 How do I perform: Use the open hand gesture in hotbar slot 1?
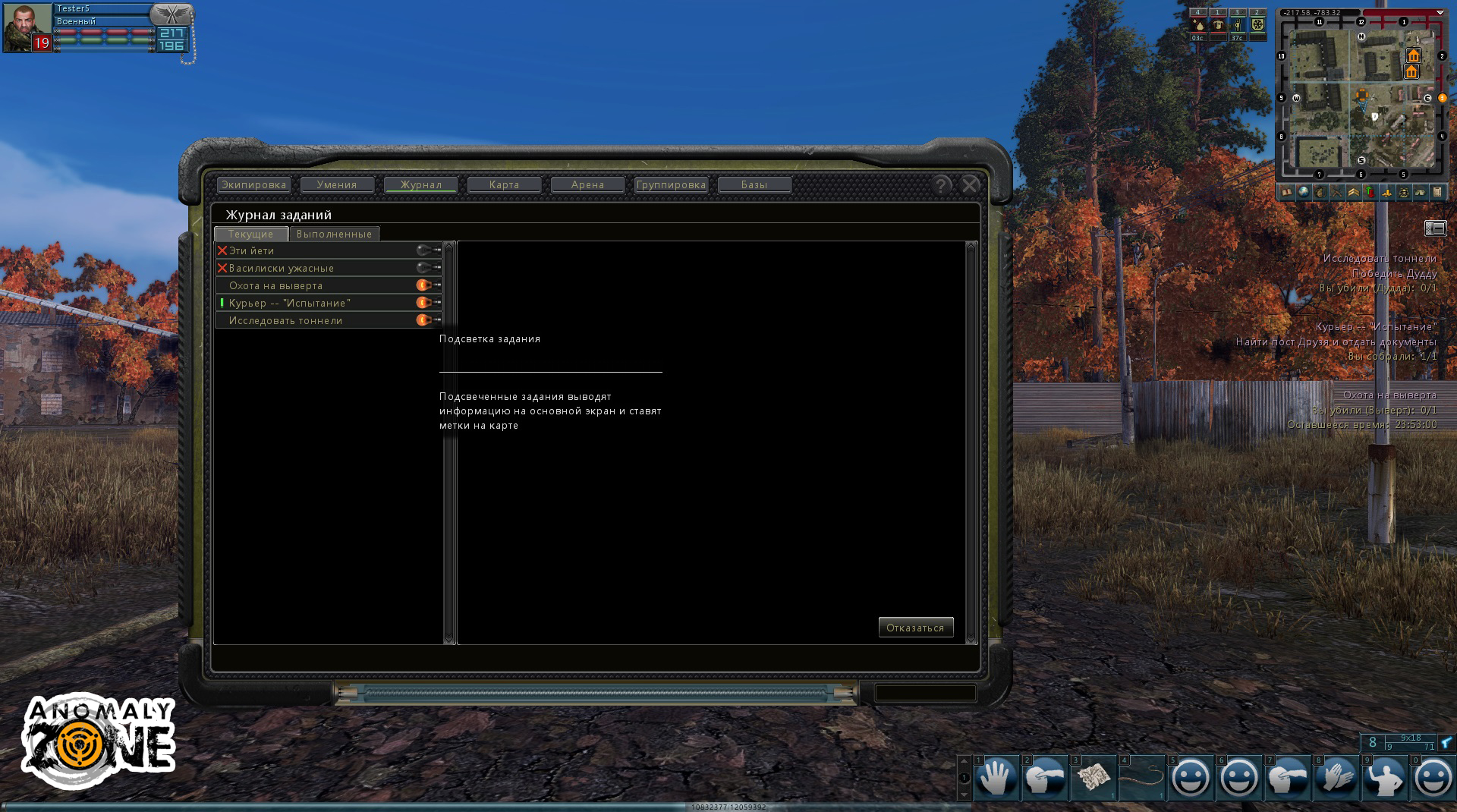point(996,778)
